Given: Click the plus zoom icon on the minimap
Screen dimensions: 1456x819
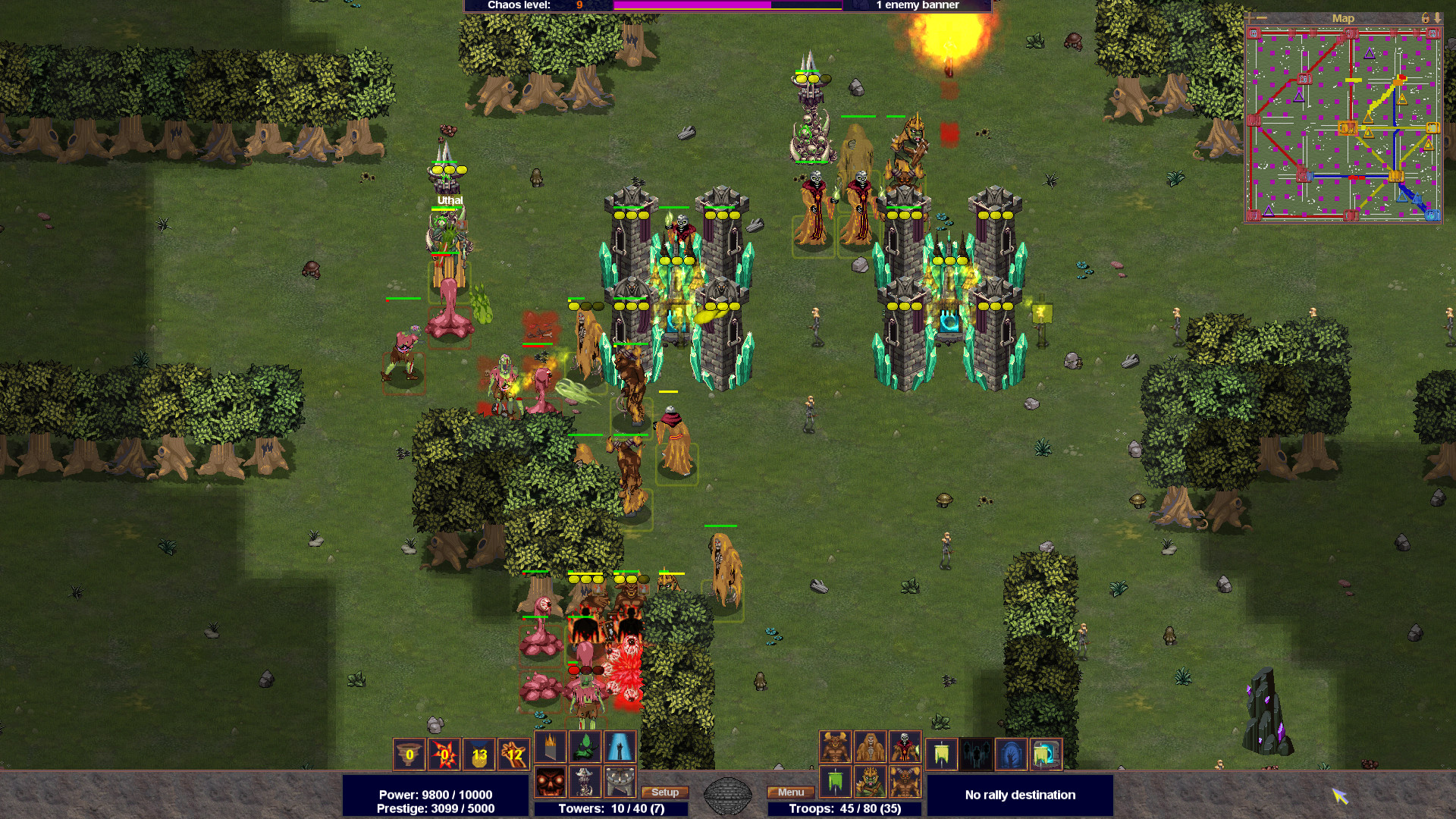Looking at the screenshot, I should [x=1250, y=19].
